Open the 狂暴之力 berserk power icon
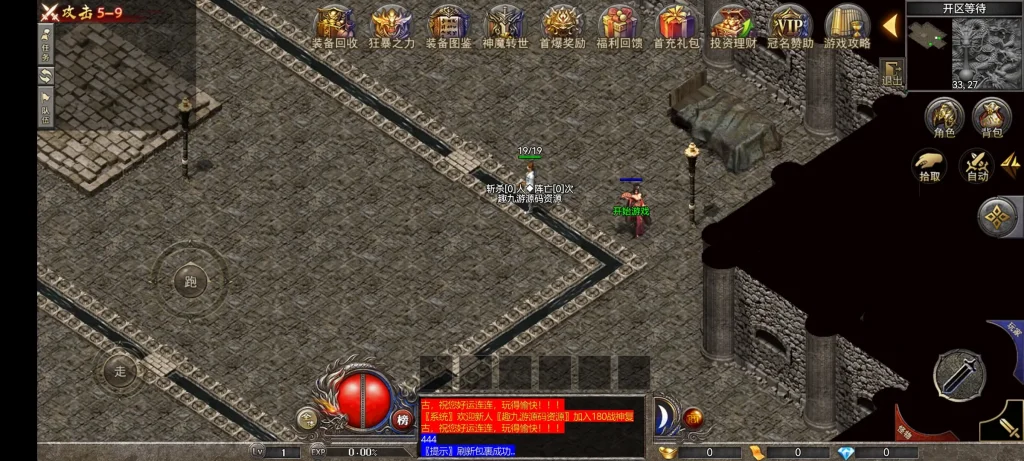The image size is (1024, 461). pos(391,24)
